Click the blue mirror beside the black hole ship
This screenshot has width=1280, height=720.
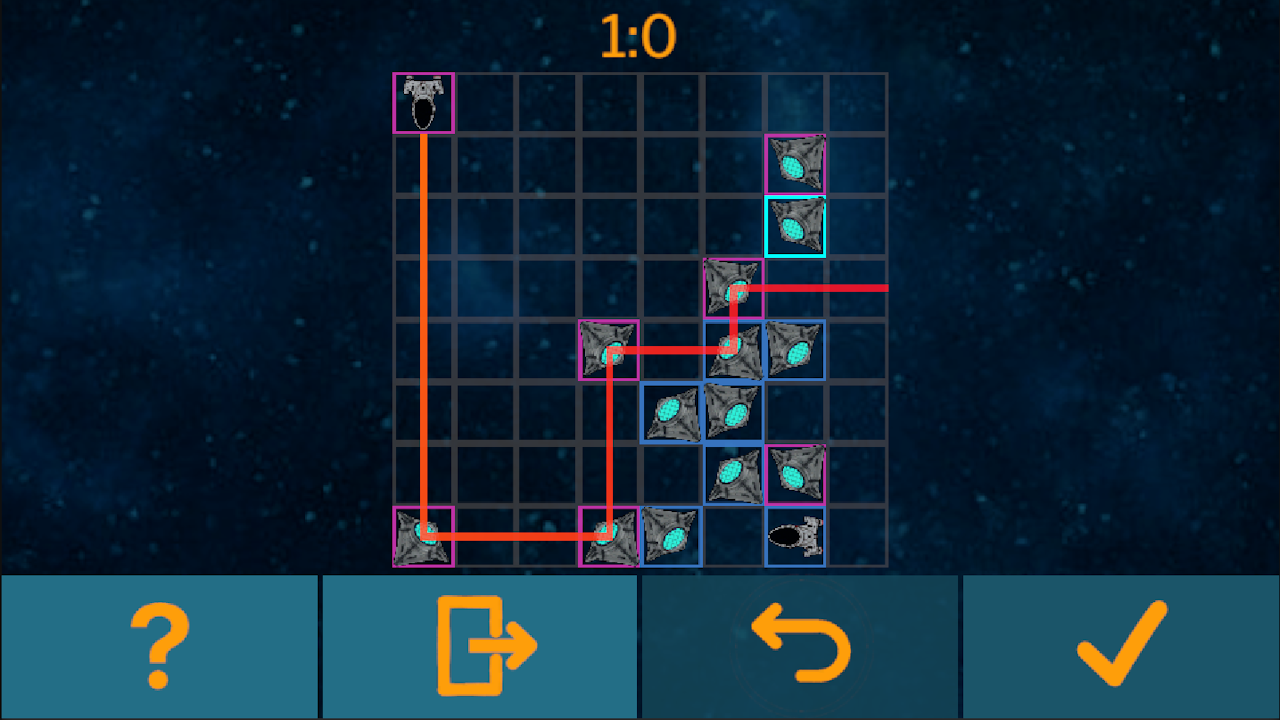[x=671, y=537]
